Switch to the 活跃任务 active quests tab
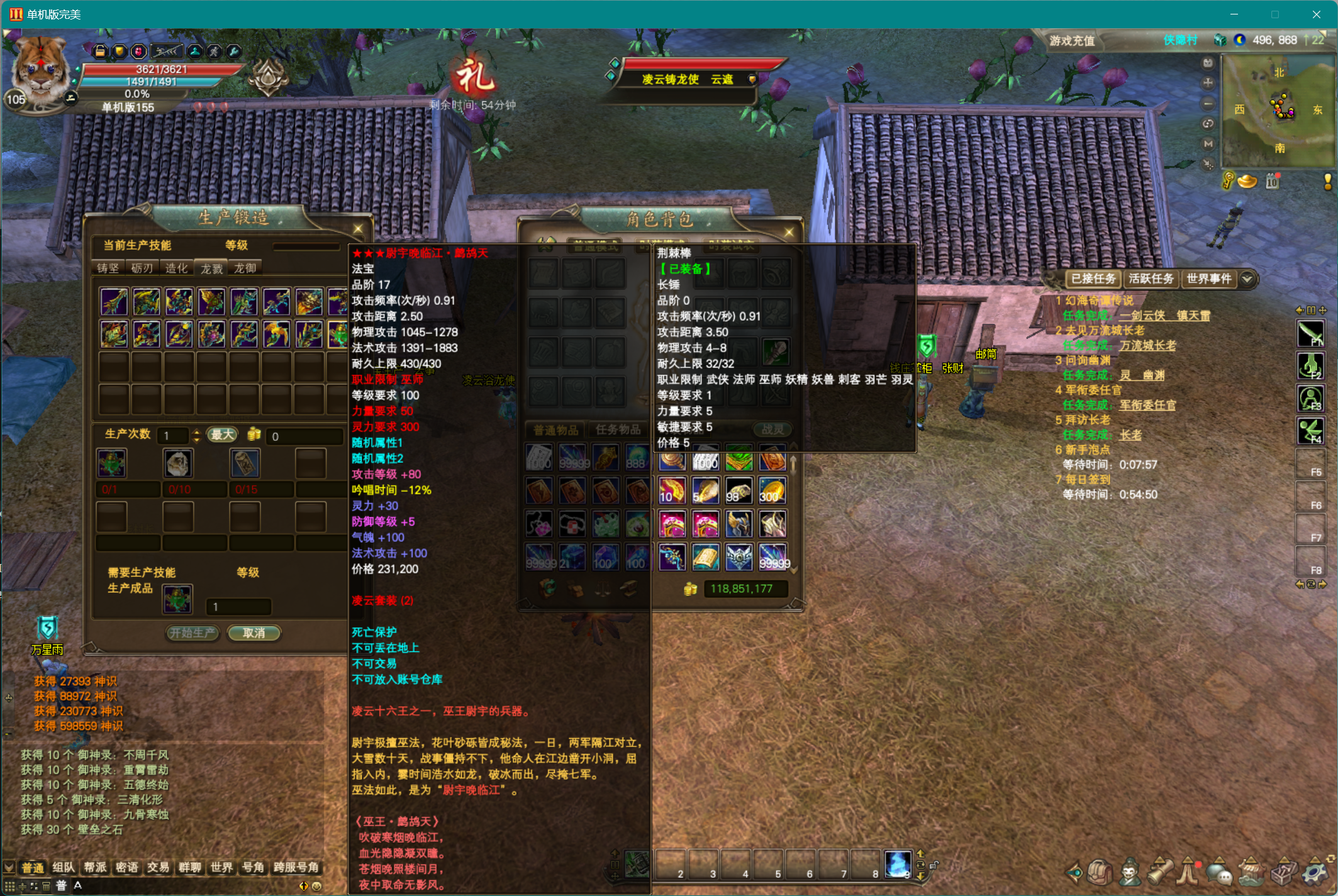This screenshot has height=896, width=1338. coord(1151,279)
